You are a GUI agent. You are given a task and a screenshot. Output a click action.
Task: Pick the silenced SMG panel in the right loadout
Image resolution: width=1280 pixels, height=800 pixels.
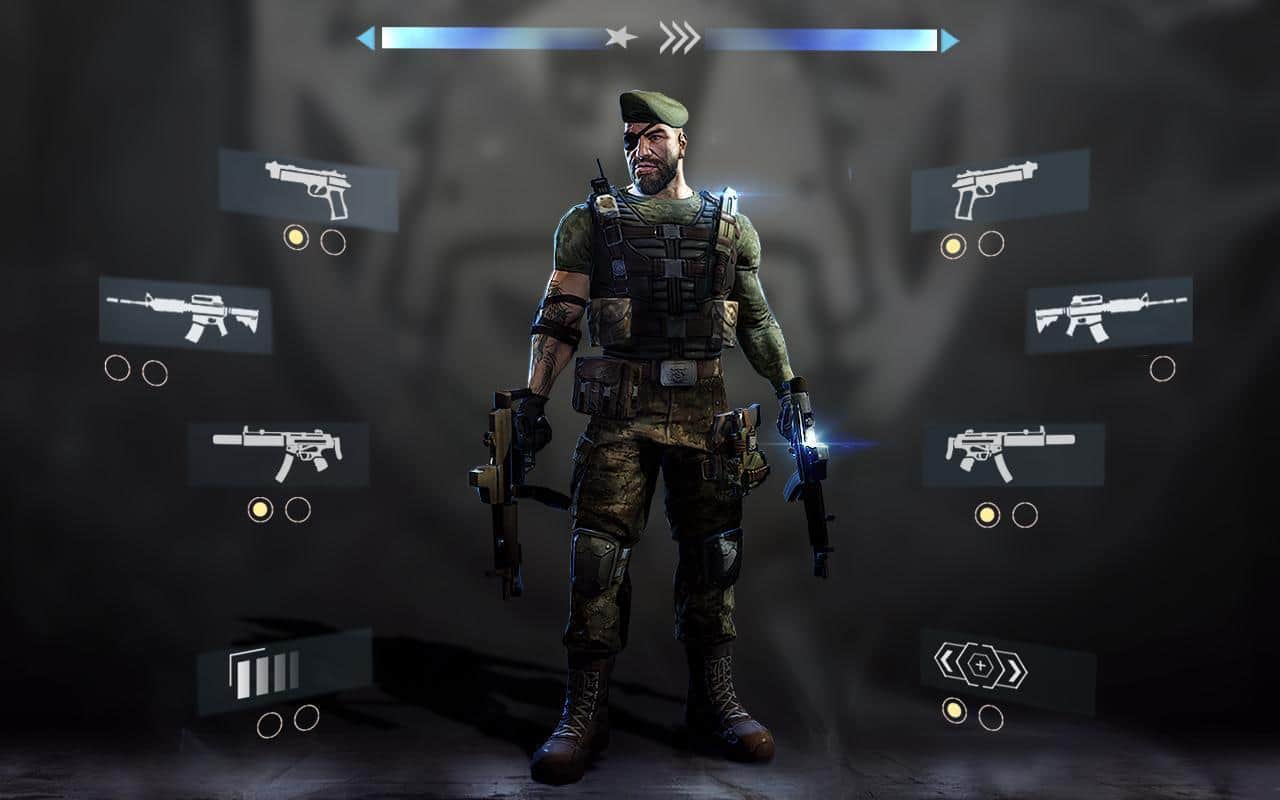pos(1013,454)
